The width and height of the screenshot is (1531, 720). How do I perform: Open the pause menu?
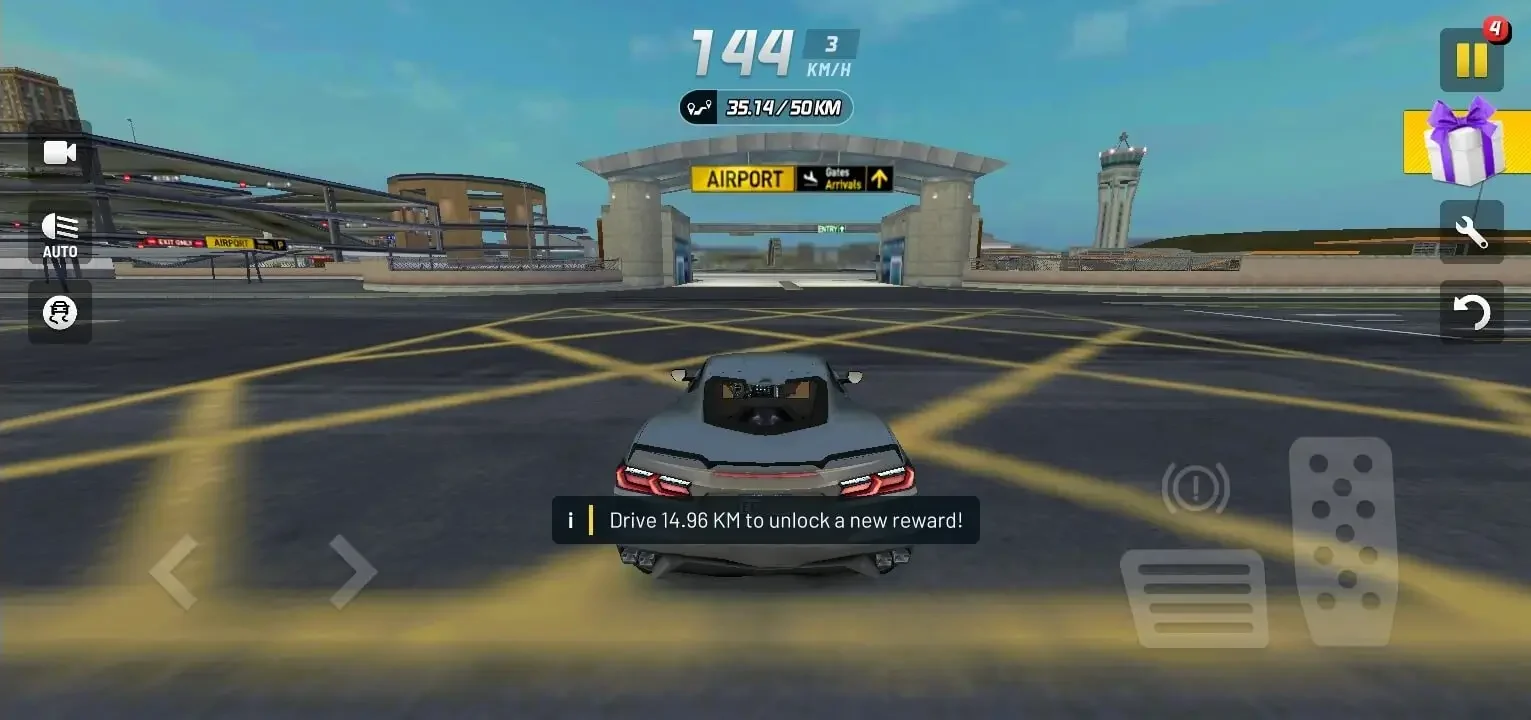coord(1469,60)
